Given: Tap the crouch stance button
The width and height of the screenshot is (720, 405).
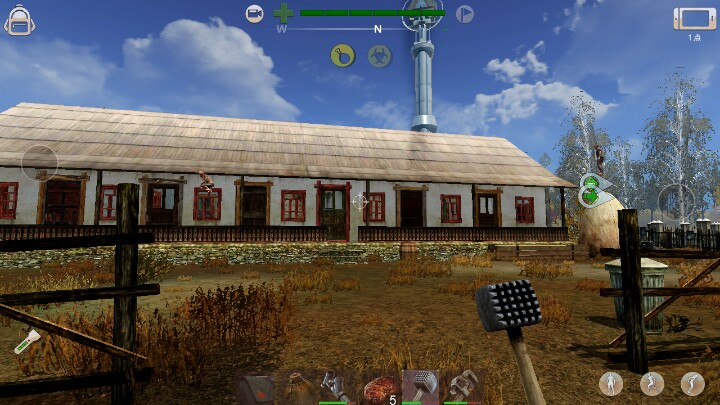Looking at the screenshot, I should (x=692, y=383).
